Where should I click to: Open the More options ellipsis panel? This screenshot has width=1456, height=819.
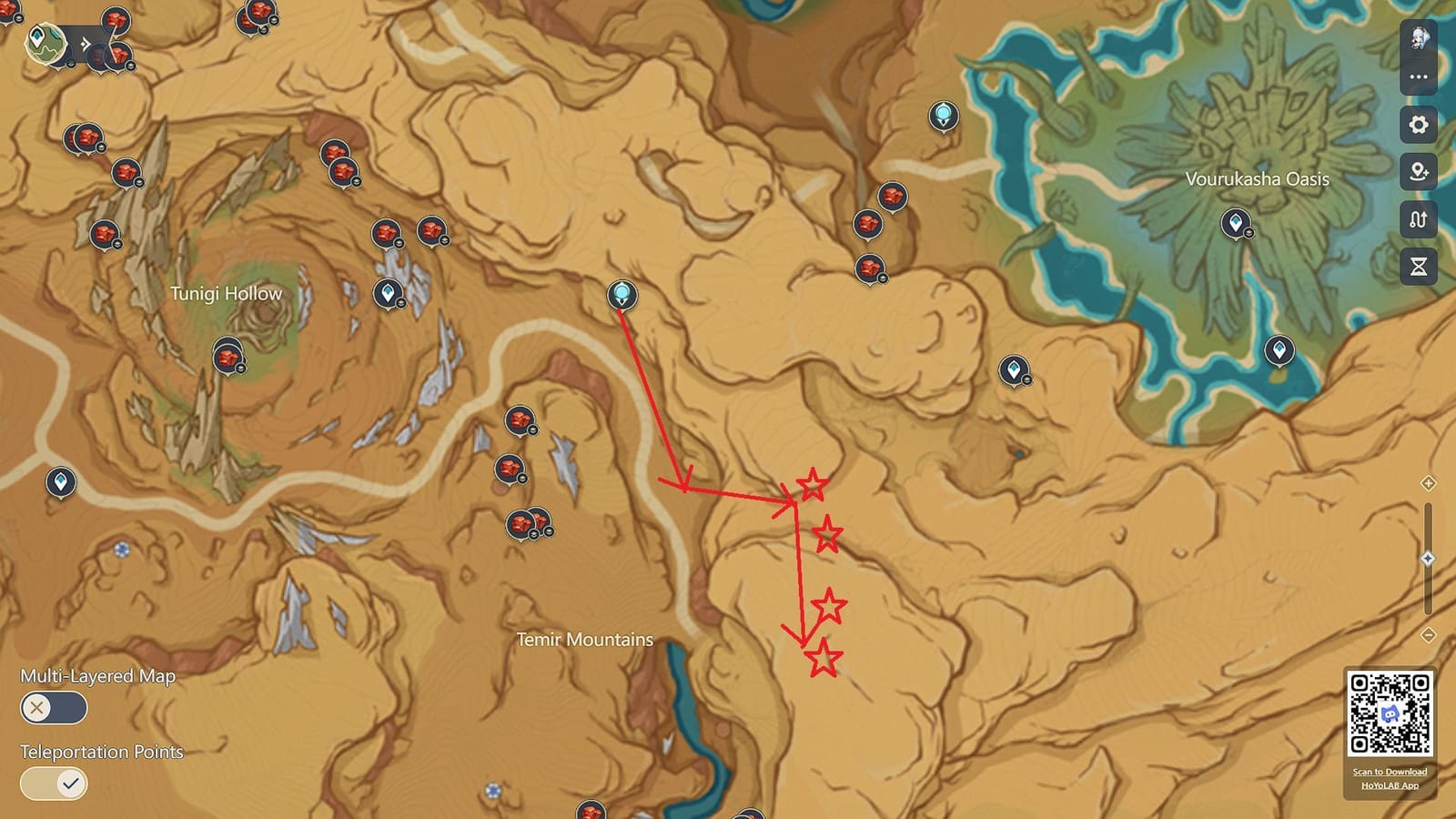(1418, 76)
